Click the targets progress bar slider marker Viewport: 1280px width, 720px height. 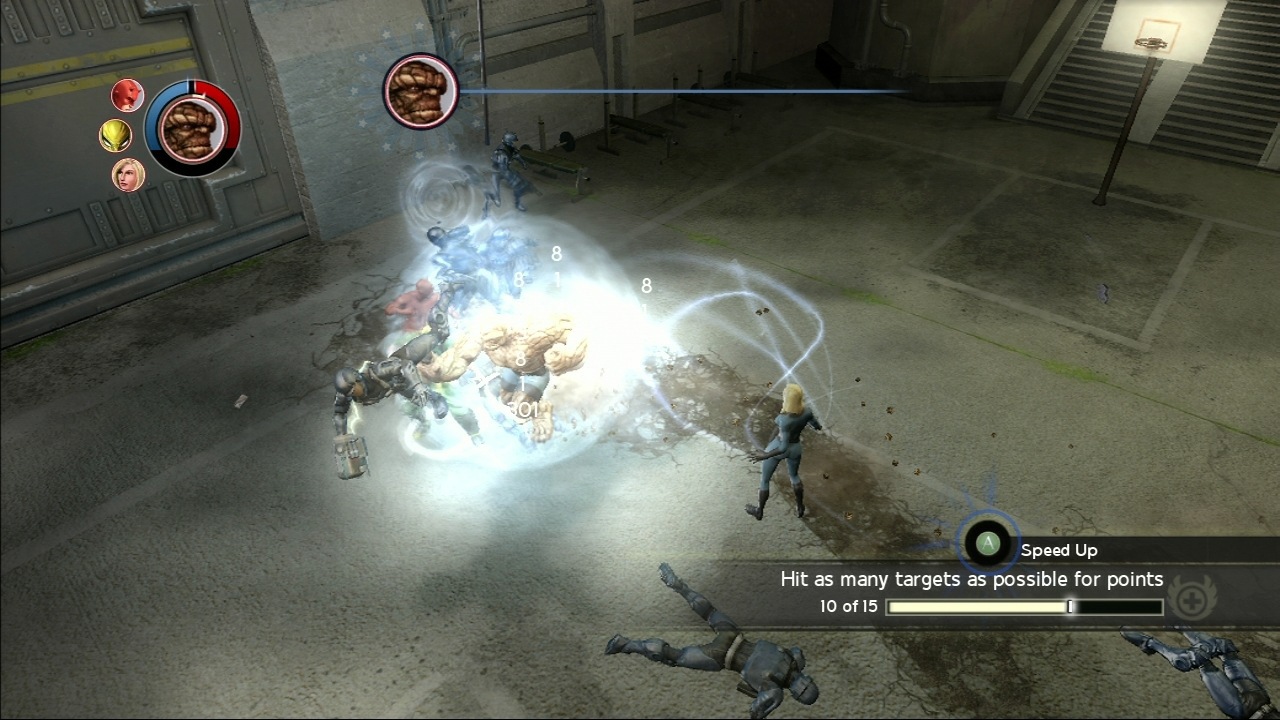click(x=1070, y=606)
